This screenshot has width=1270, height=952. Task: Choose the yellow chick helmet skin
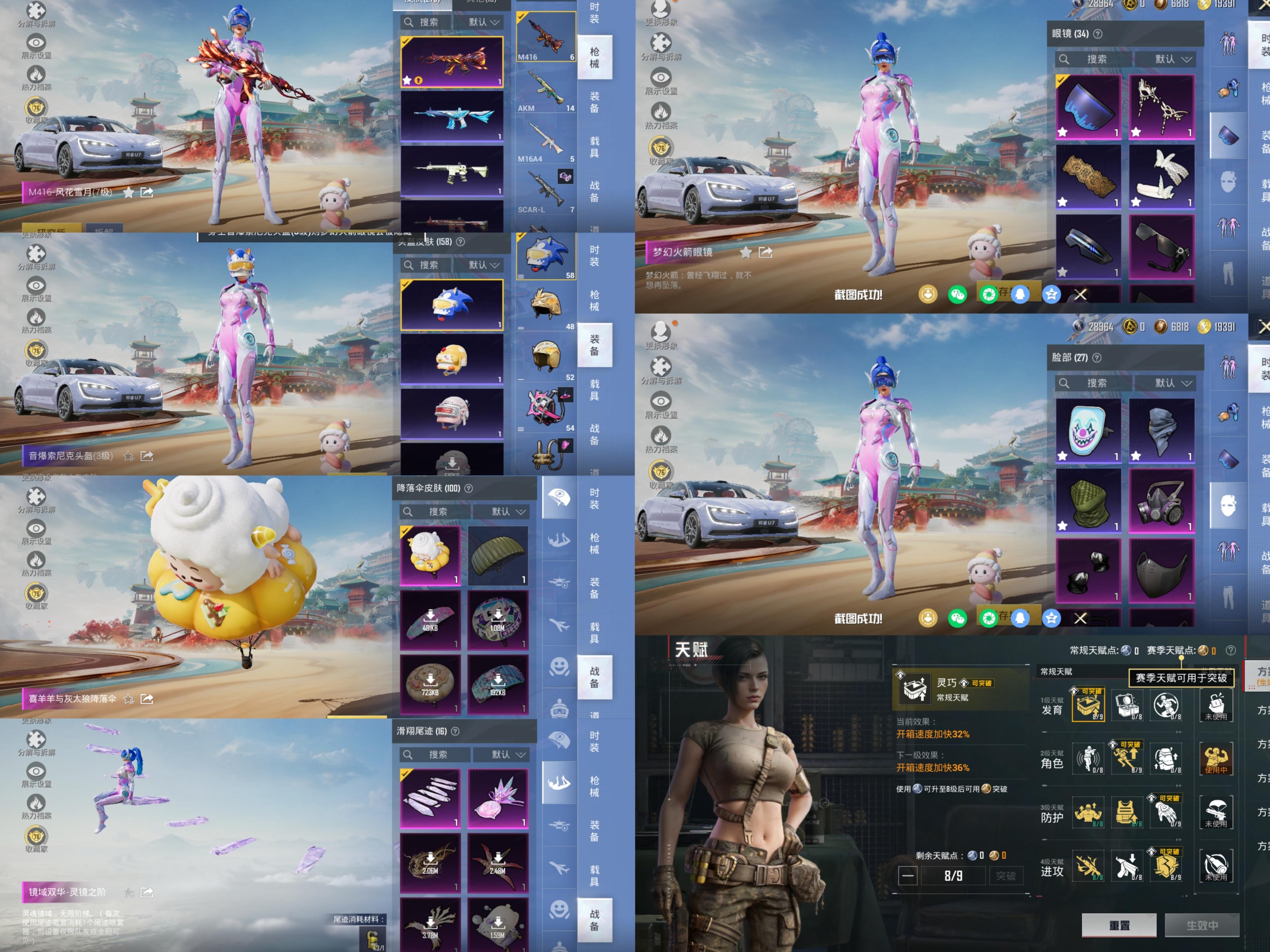[452, 359]
